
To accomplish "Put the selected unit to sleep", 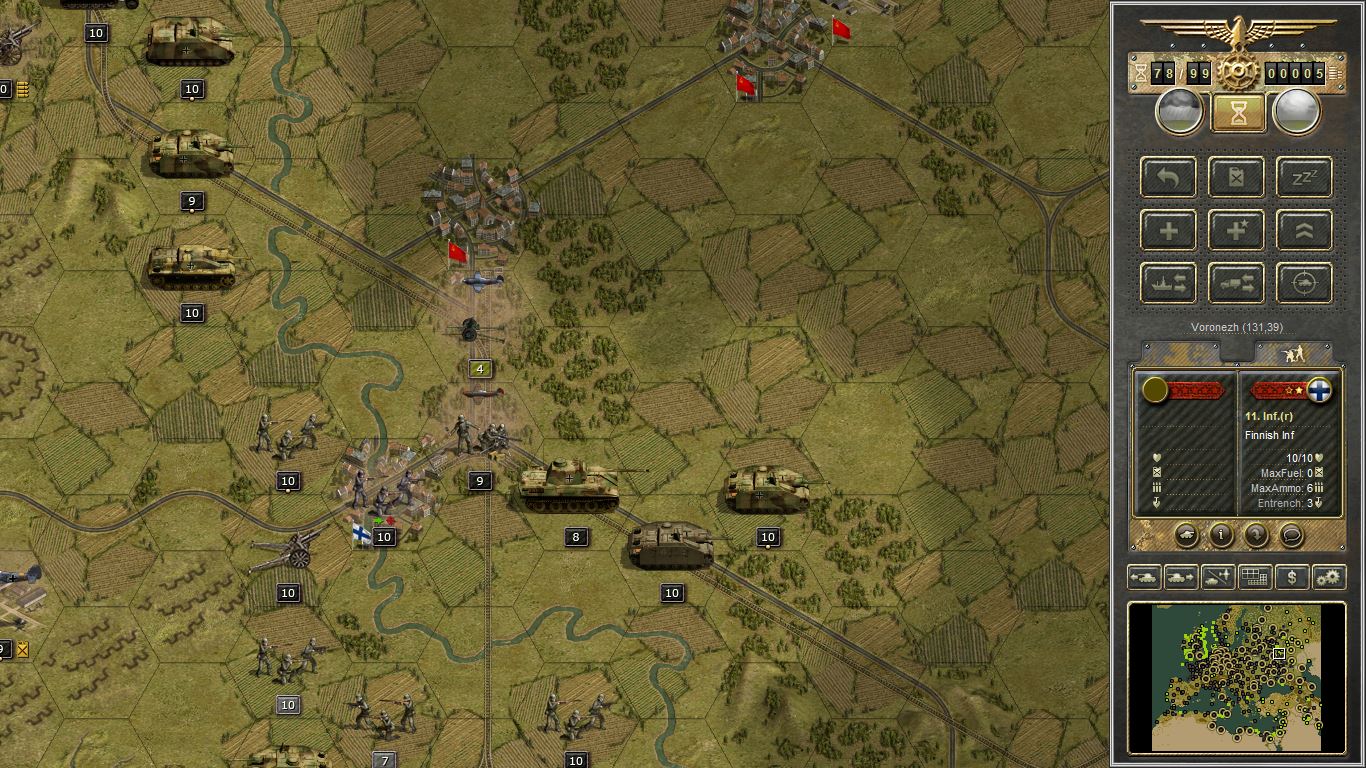I will coord(1303,177).
